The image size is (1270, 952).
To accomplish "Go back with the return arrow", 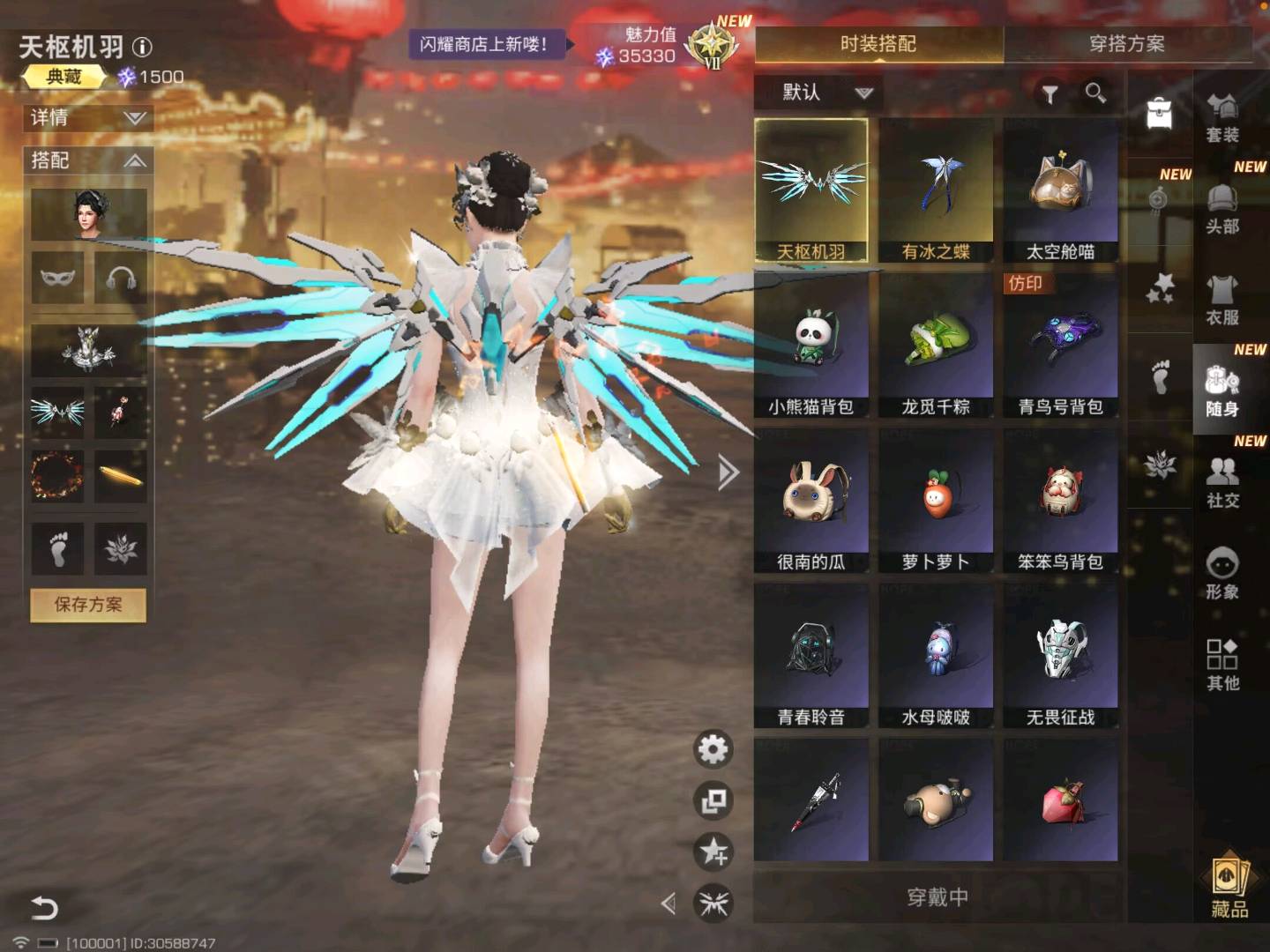I will pyautogui.click(x=44, y=907).
